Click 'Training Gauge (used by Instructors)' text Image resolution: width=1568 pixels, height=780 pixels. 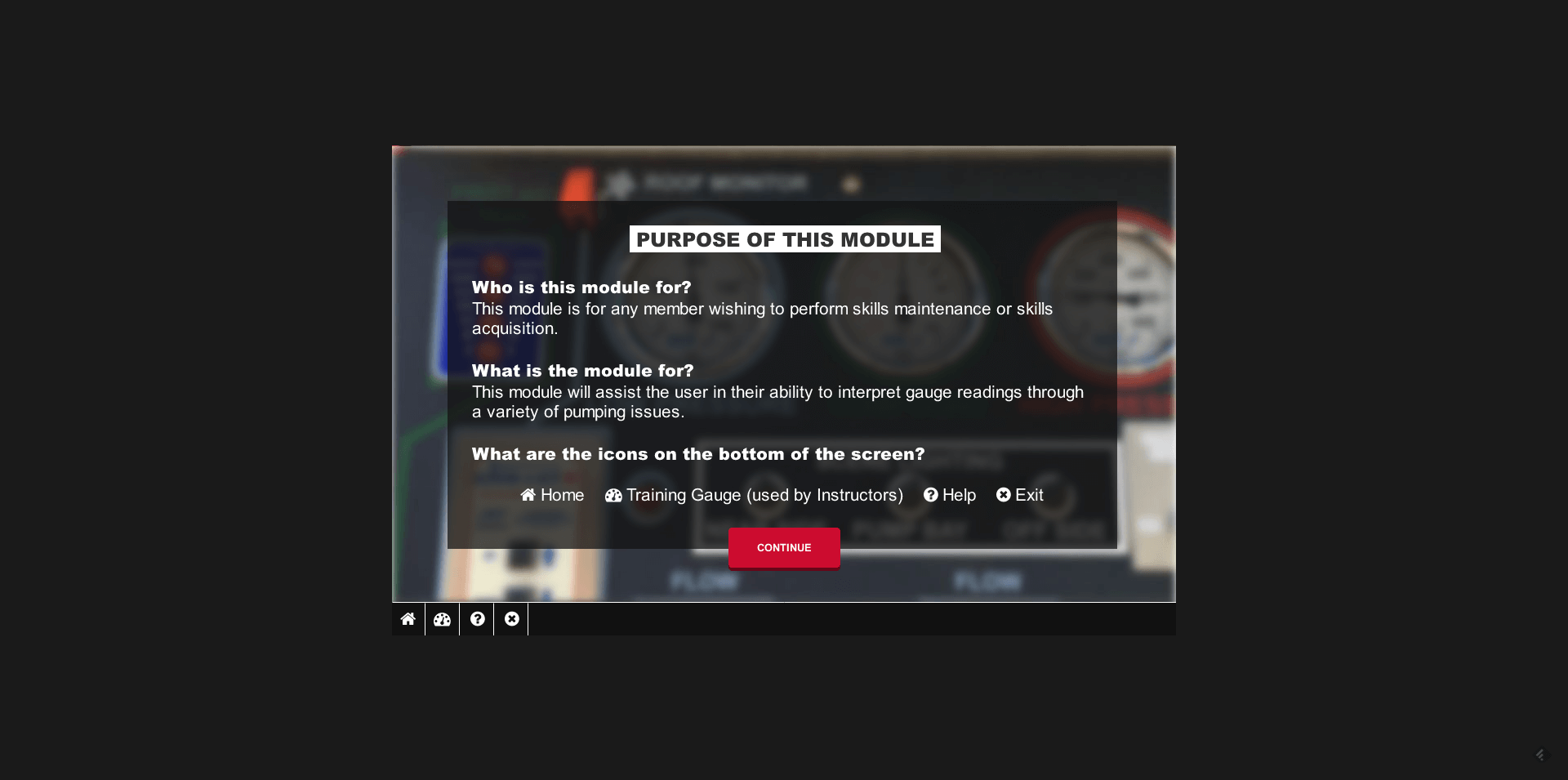pyautogui.click(x=764, y=495)
